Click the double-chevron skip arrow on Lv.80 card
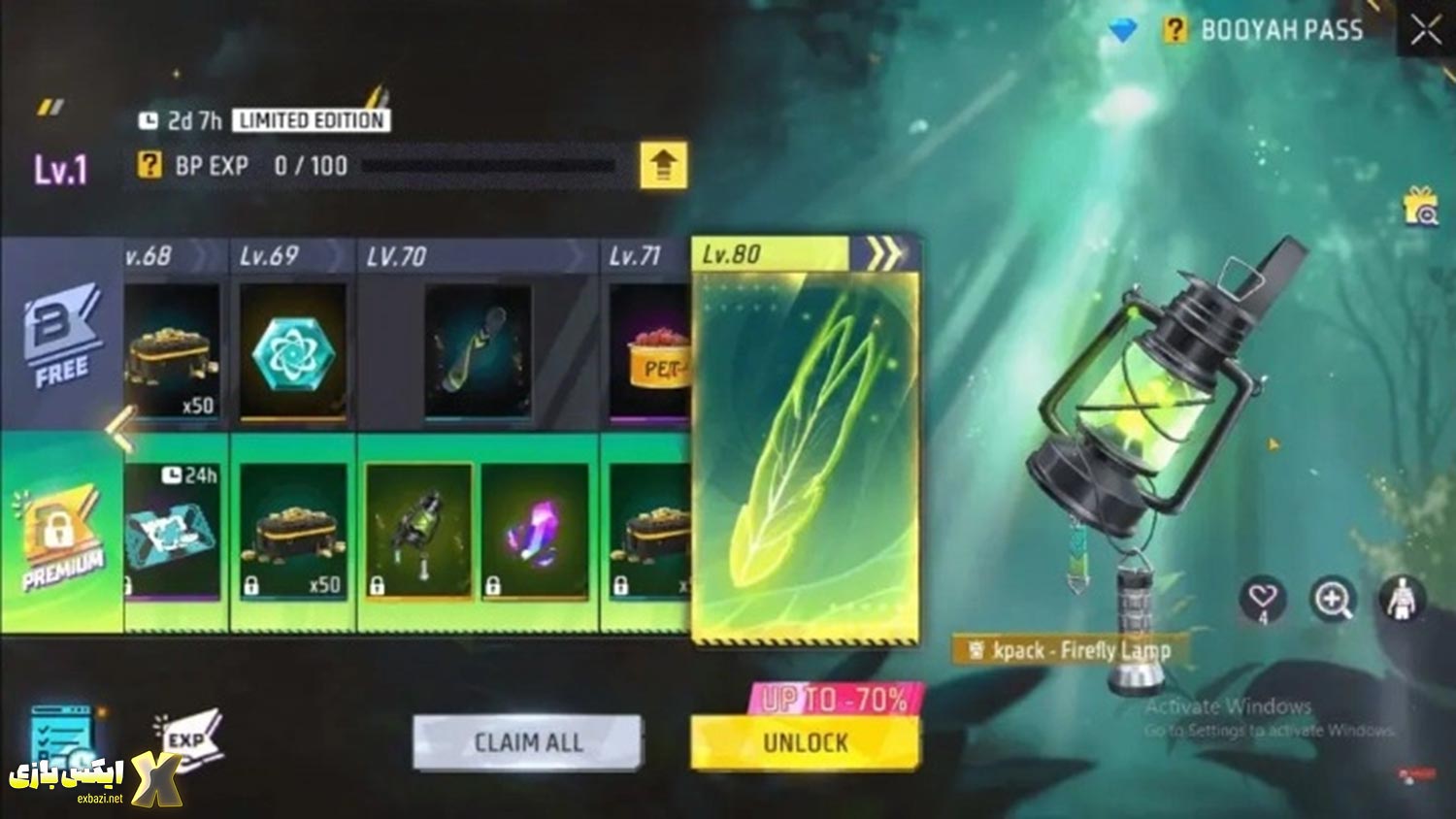 point(885,254)
